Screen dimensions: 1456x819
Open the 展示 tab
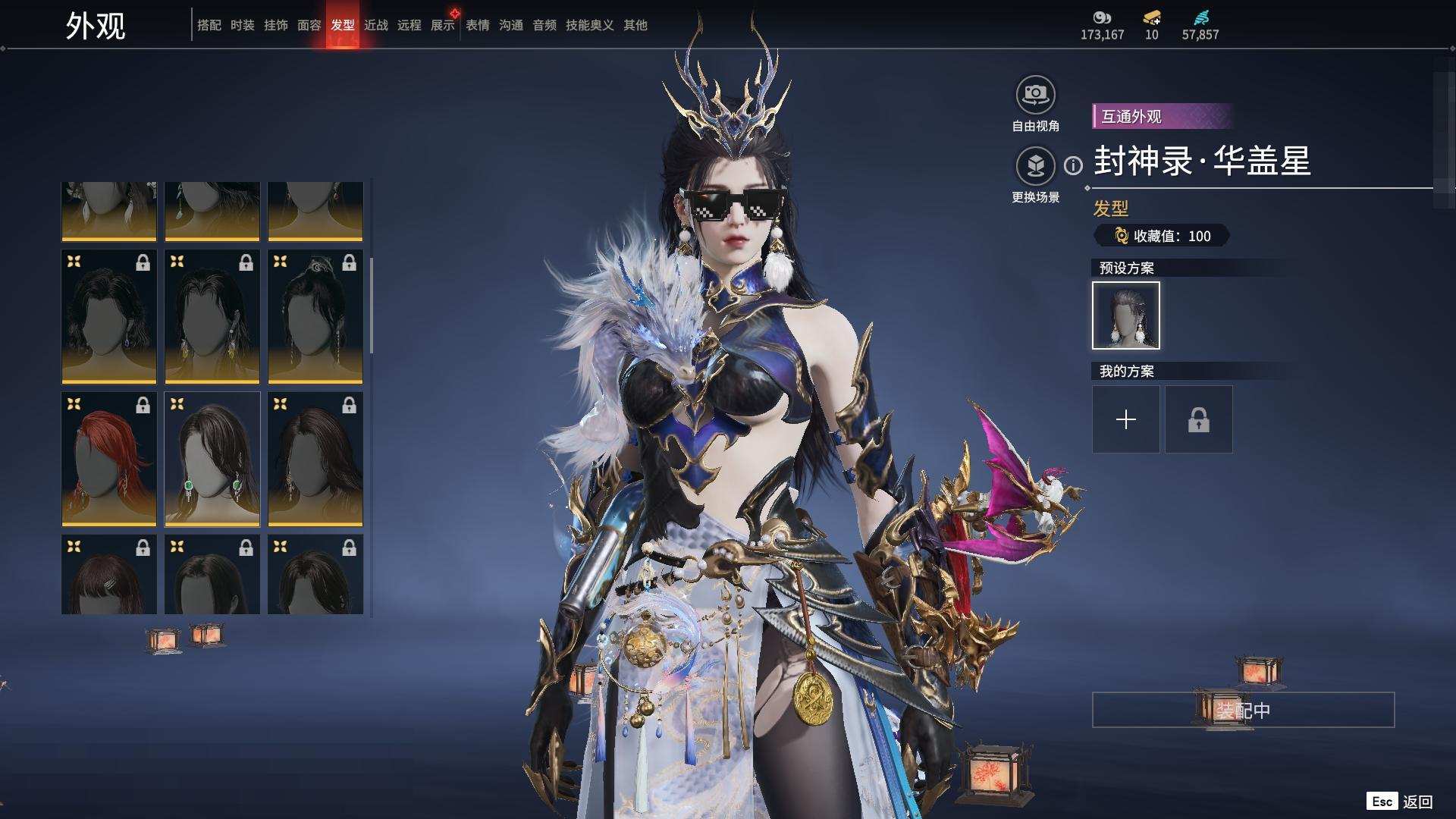pos(442,25)
